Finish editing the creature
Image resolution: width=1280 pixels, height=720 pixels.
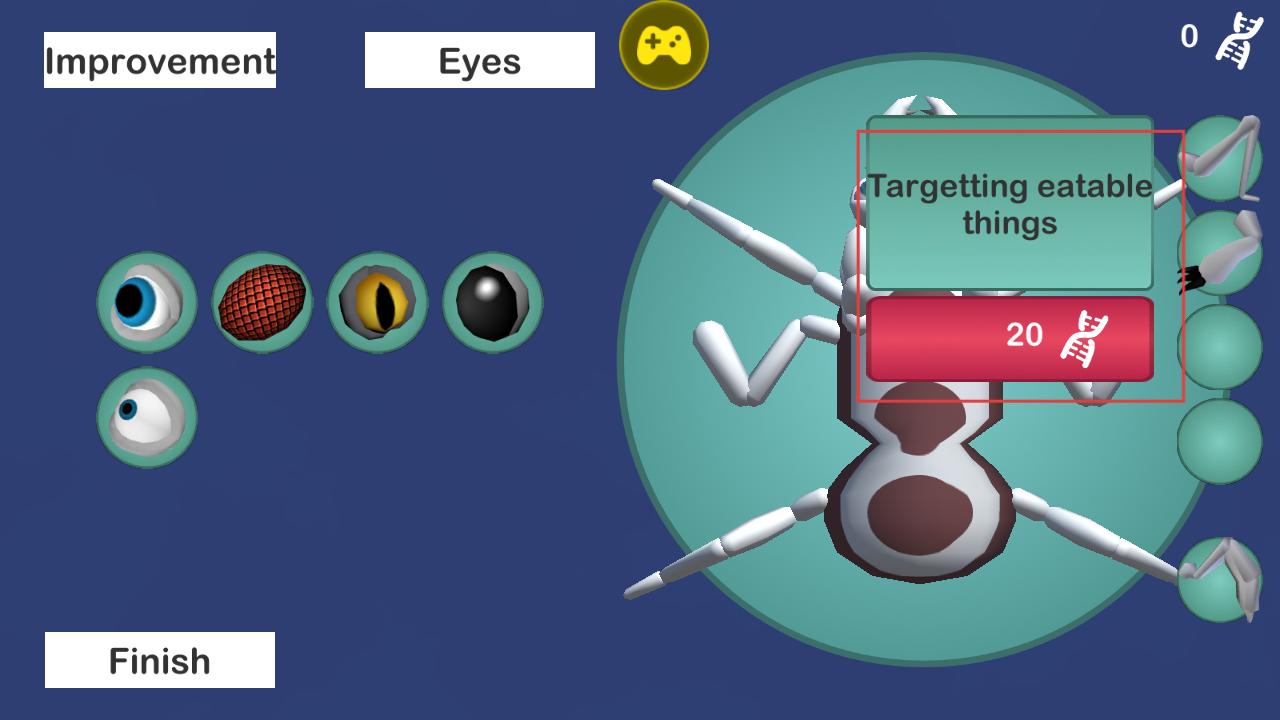160,660
